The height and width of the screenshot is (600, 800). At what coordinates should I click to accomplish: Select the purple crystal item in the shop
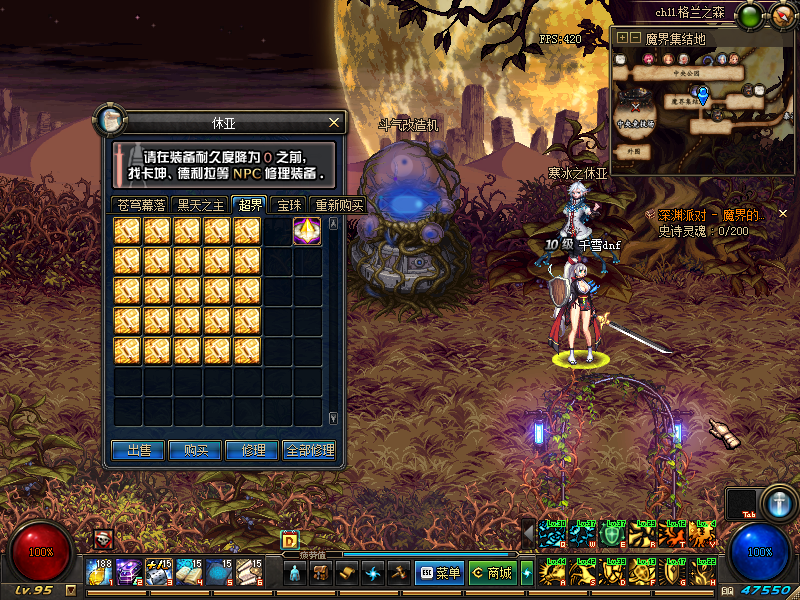coord(306,231)
